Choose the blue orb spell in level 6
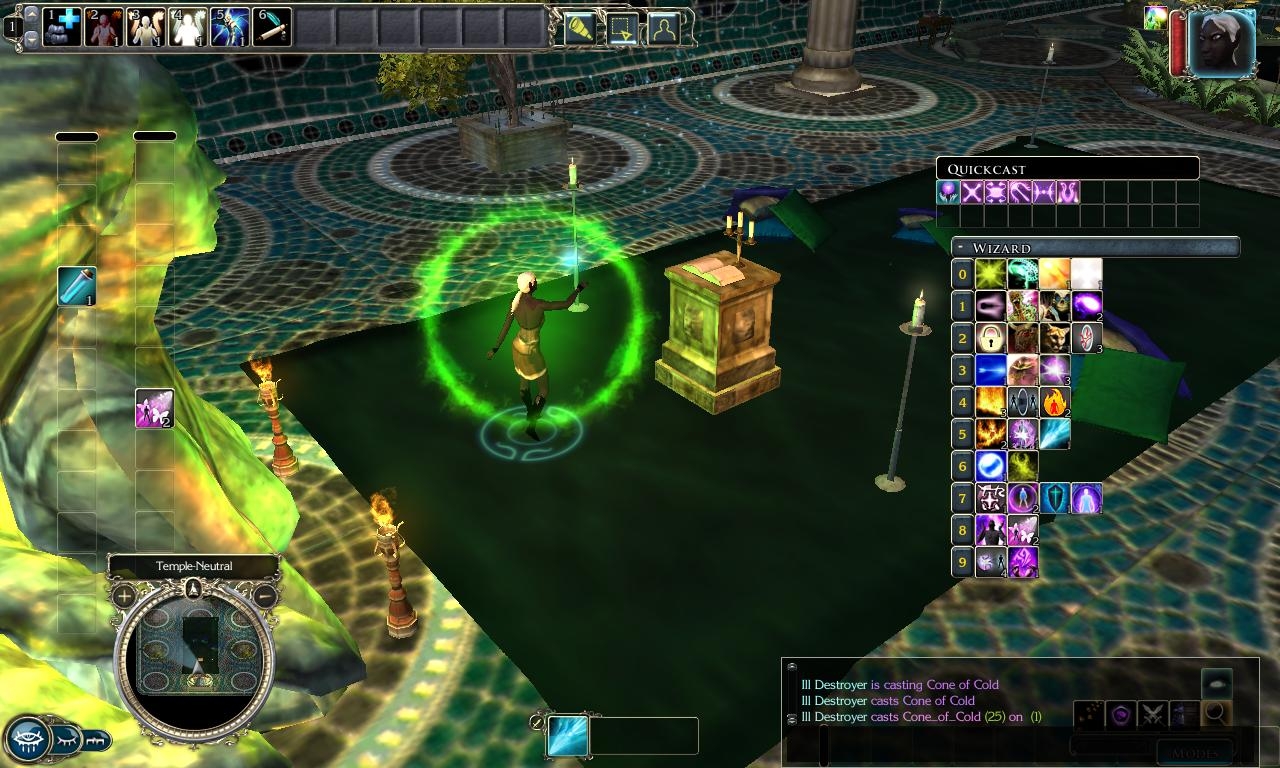 (990, 466)
